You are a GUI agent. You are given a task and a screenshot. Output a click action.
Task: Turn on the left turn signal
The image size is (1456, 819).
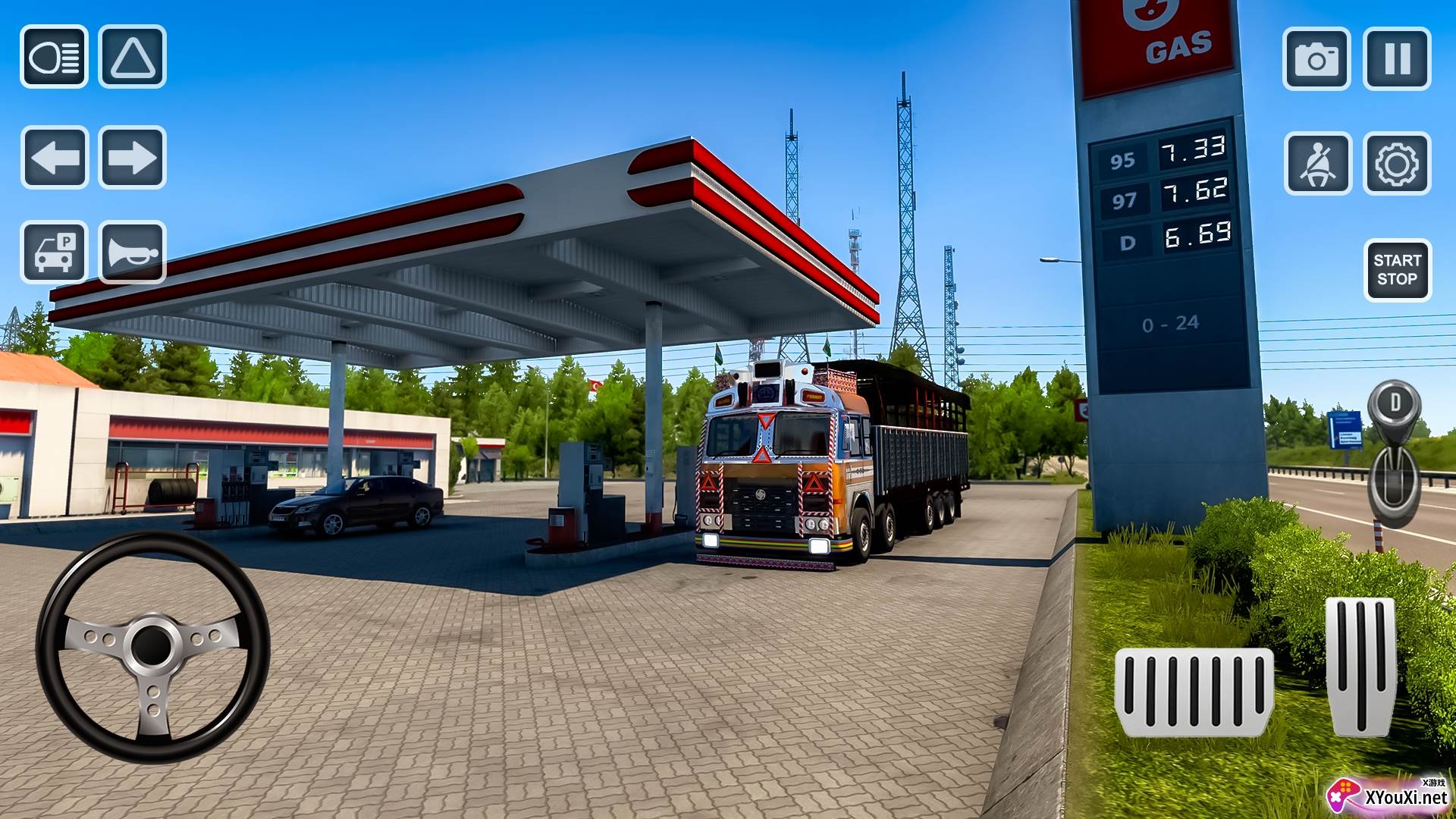click(x=55, y=158)
